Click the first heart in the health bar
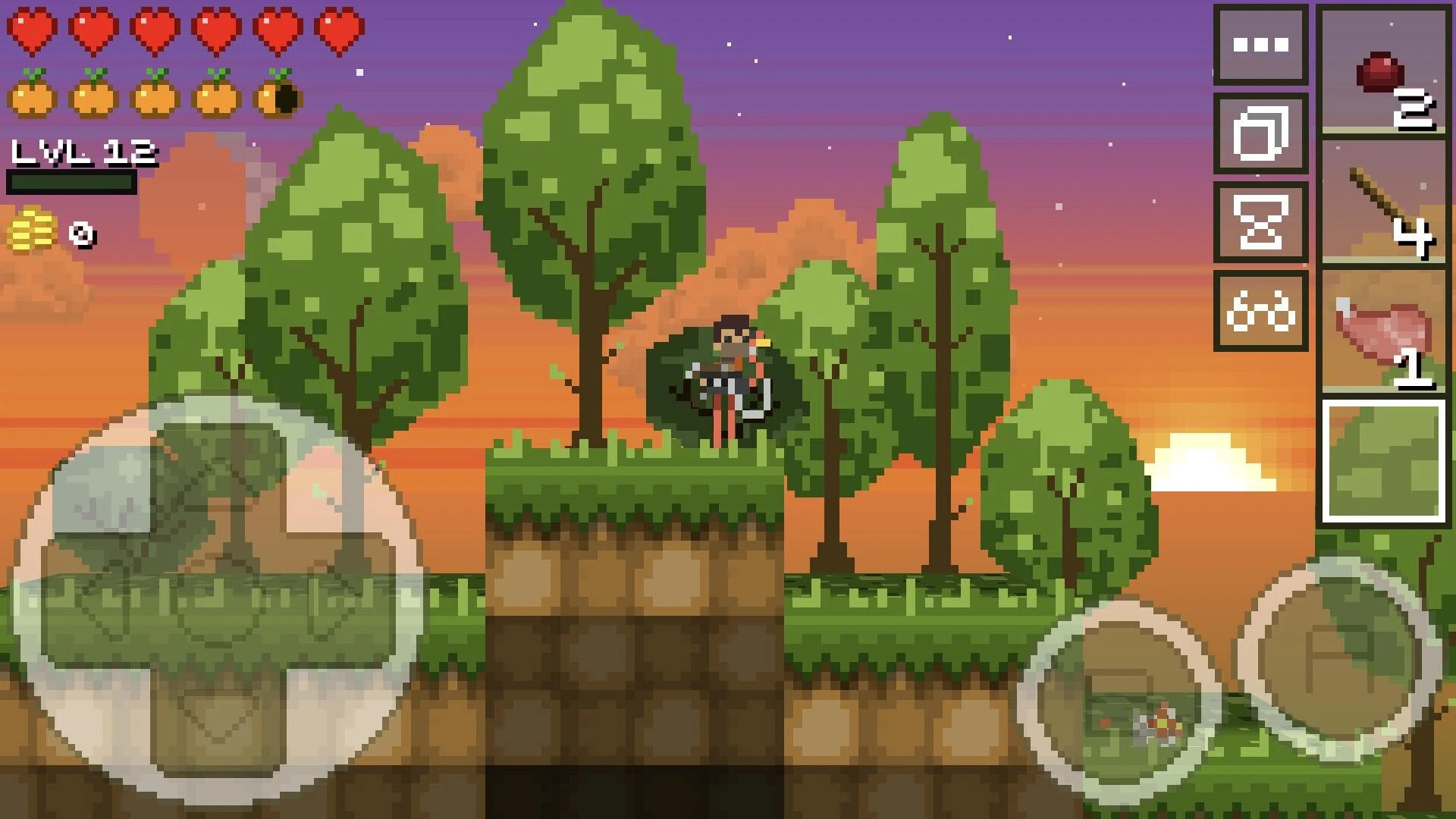This screenshot has height=819, width=1456. click(30, 30)
